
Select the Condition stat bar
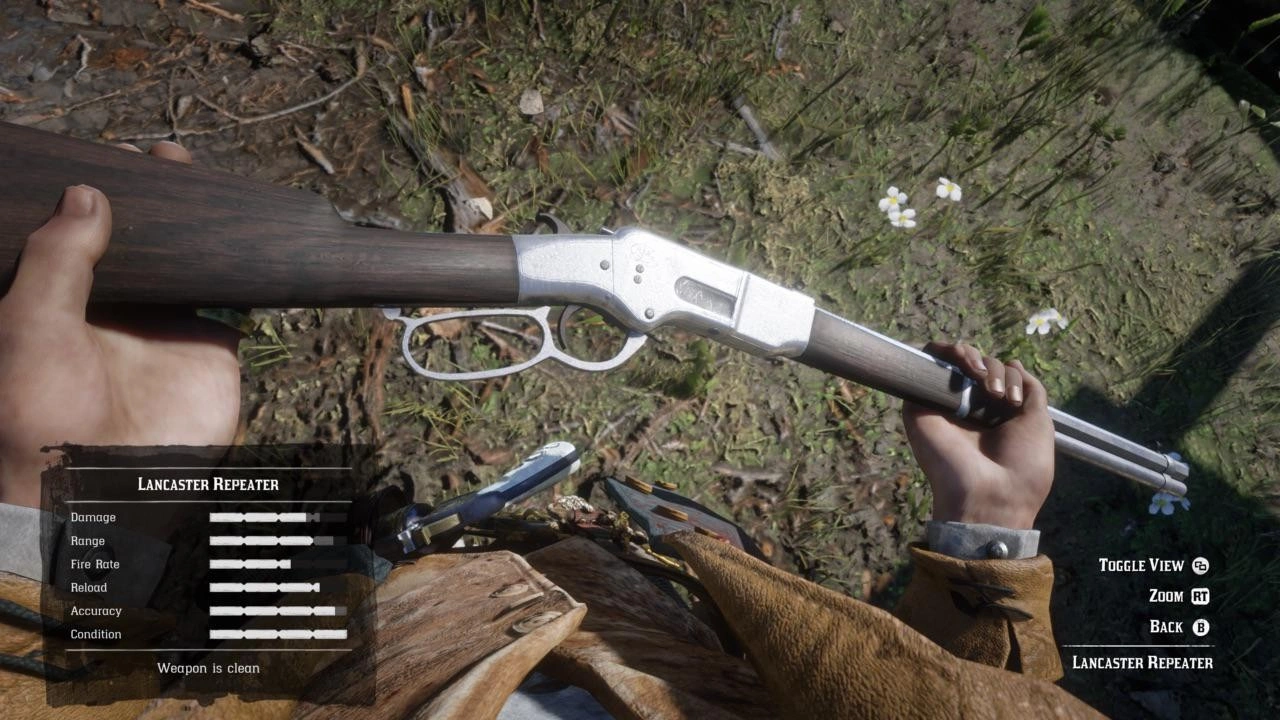pyautogui.click(x=277, y=634)
